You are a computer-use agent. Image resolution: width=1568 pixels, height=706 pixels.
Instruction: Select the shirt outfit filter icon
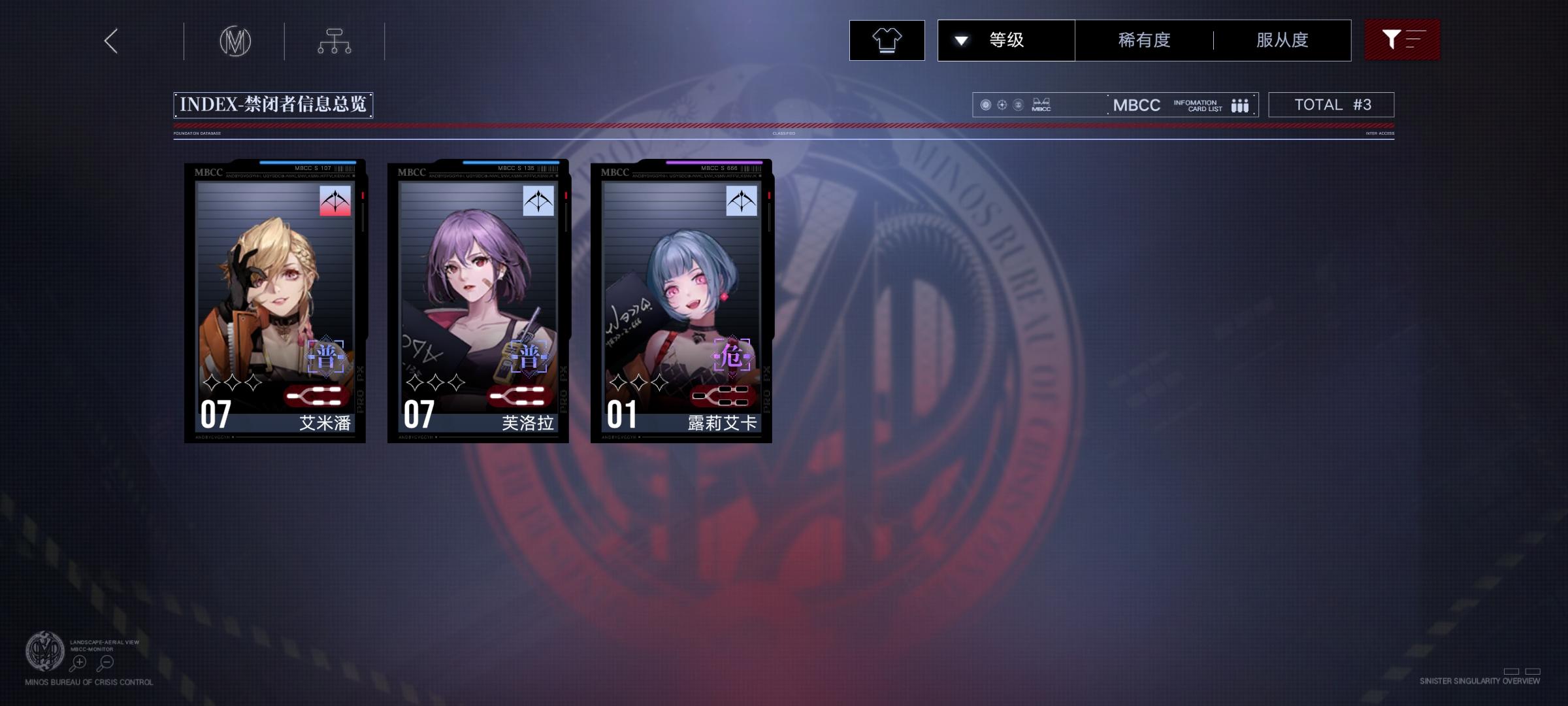(887, 40)
